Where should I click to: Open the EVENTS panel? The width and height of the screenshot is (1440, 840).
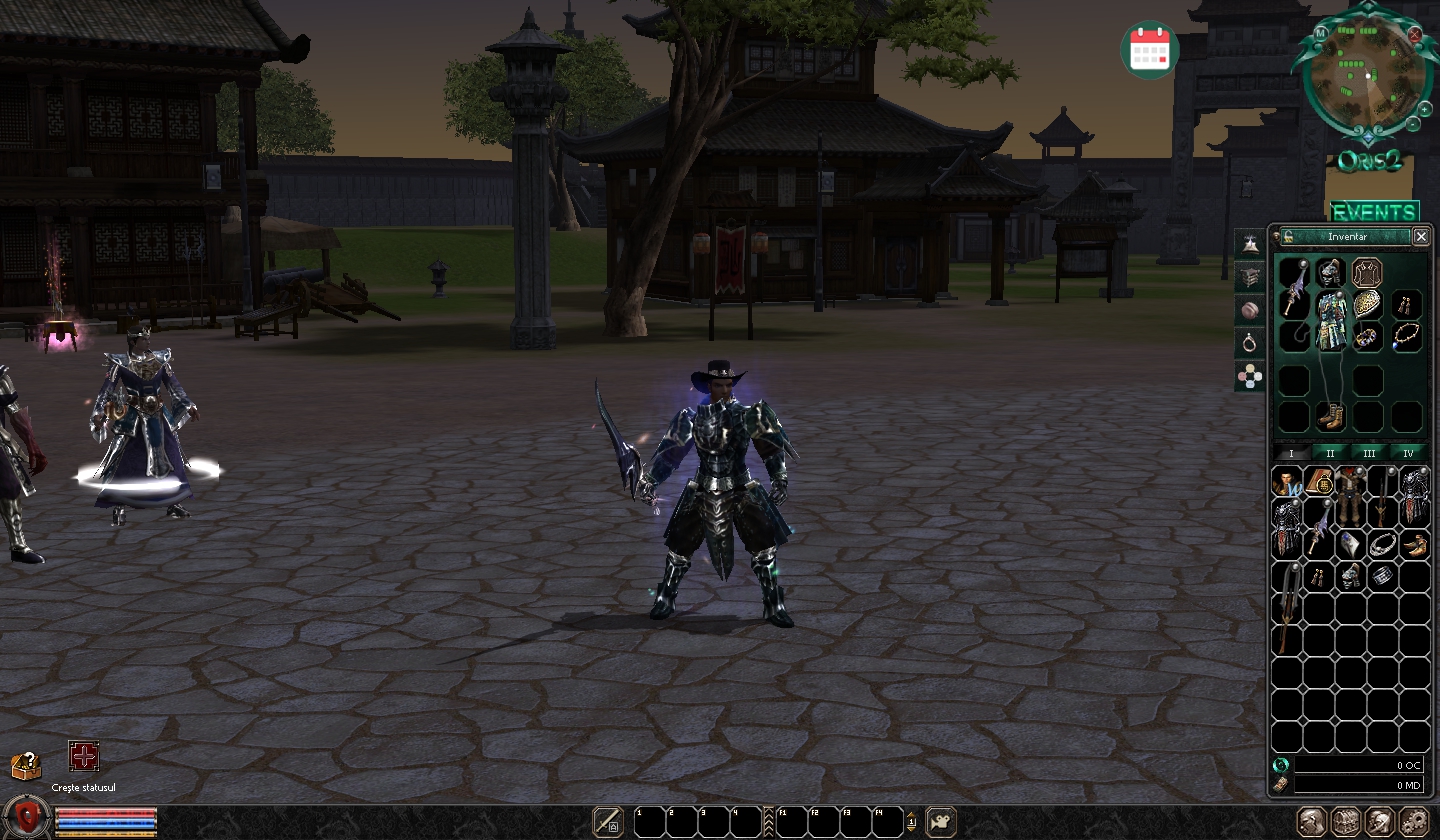(1374, 212)
